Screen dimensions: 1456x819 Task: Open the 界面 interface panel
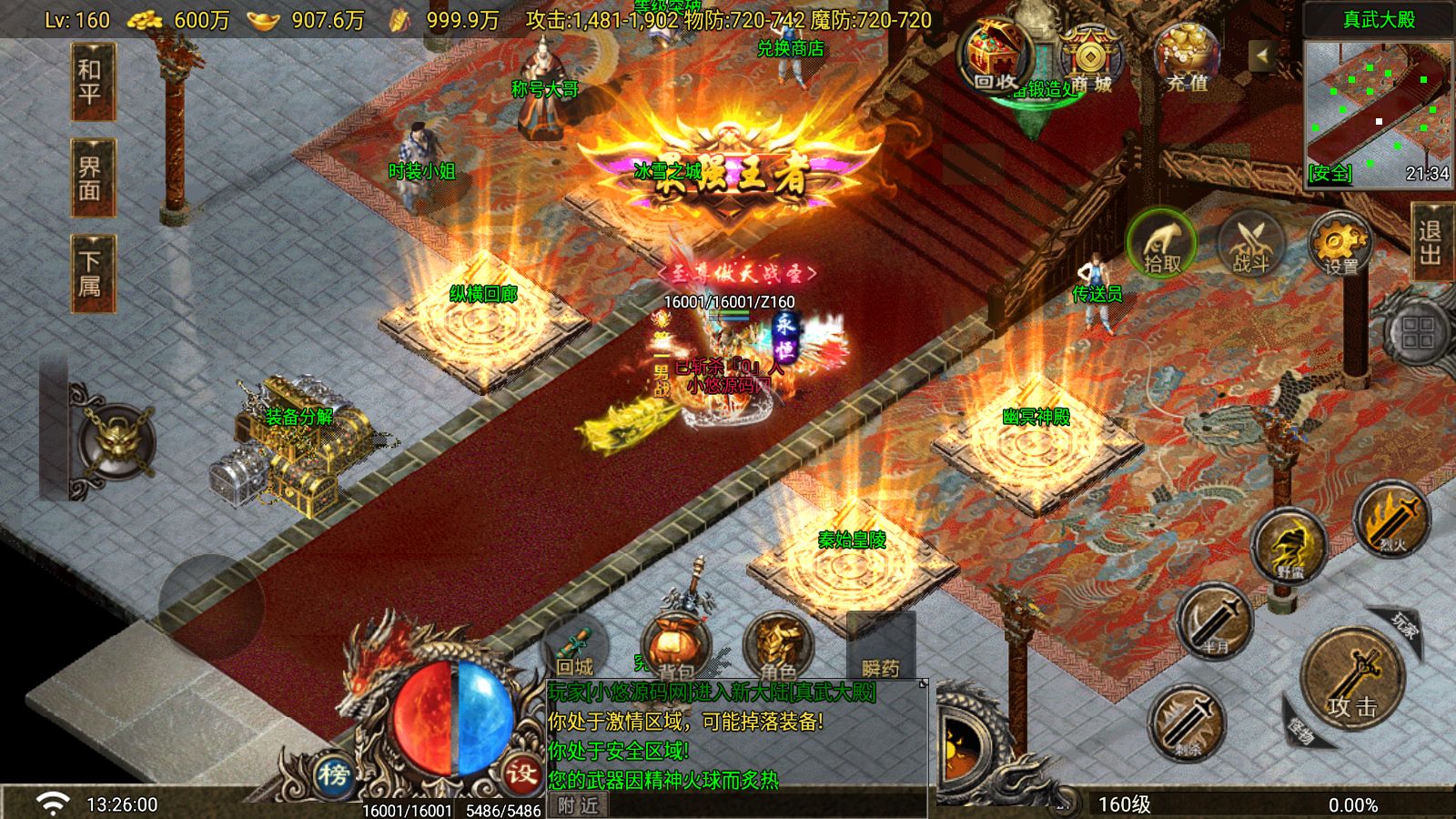(x=91, y=178)
